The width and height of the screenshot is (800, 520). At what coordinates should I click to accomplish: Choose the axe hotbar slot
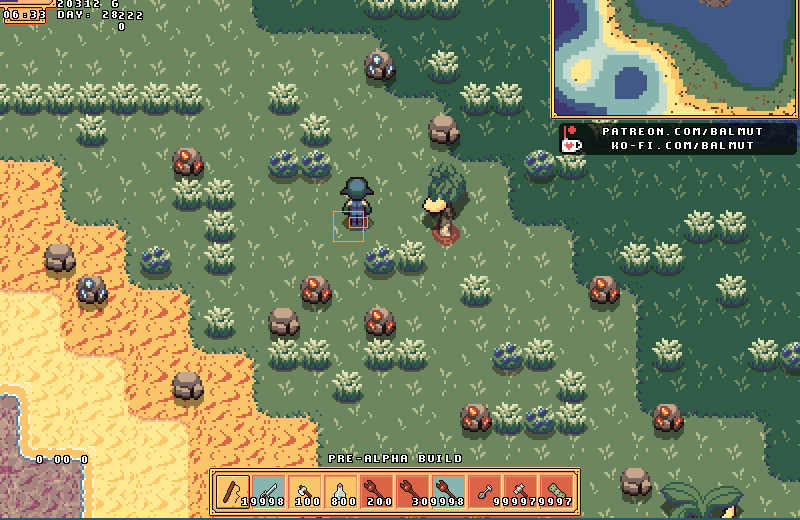[305, 491]
